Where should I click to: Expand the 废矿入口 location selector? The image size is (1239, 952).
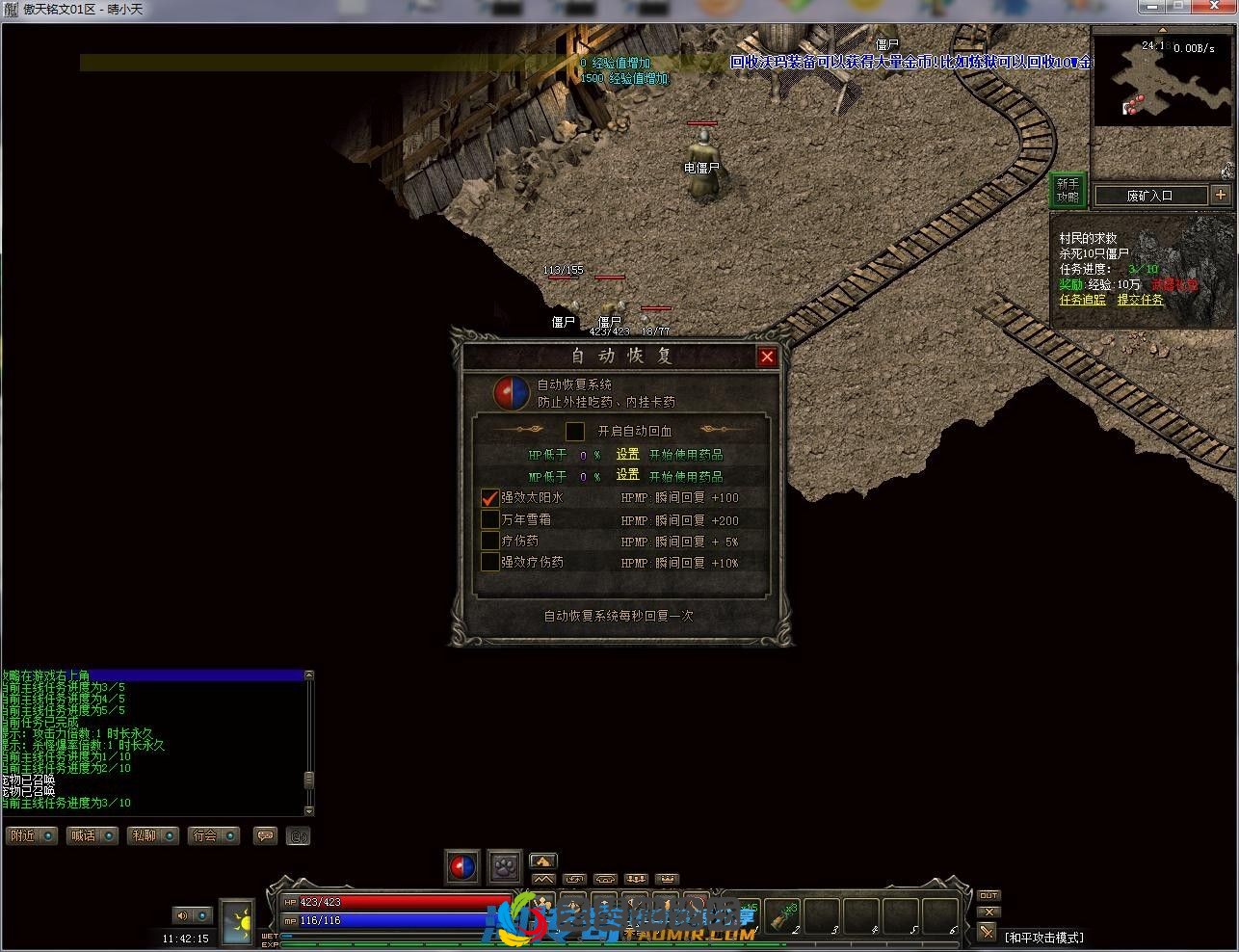click(x=1222, y=196)
